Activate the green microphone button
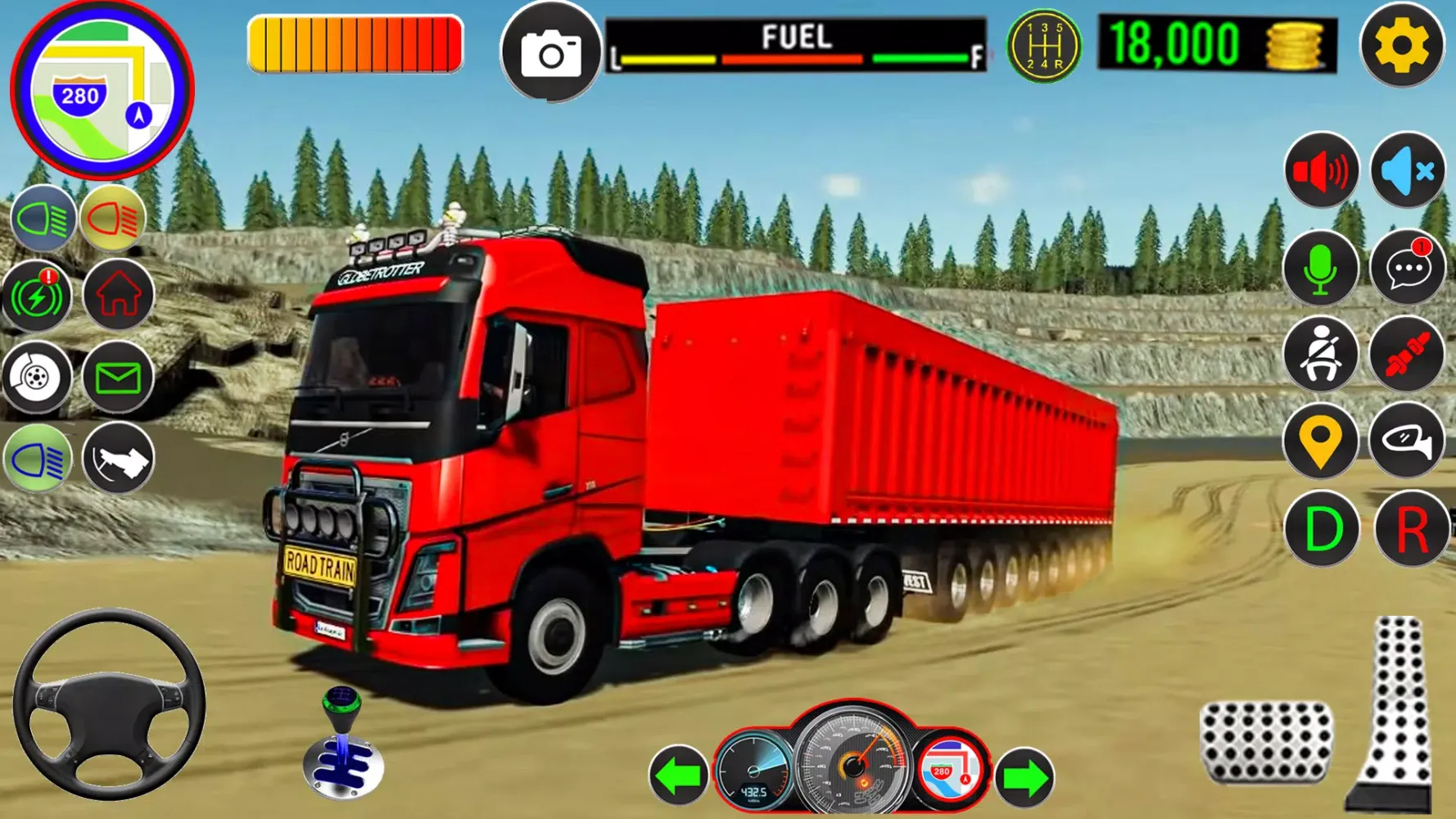This screenshot has width=1456, height=819. click(1321, 269)
